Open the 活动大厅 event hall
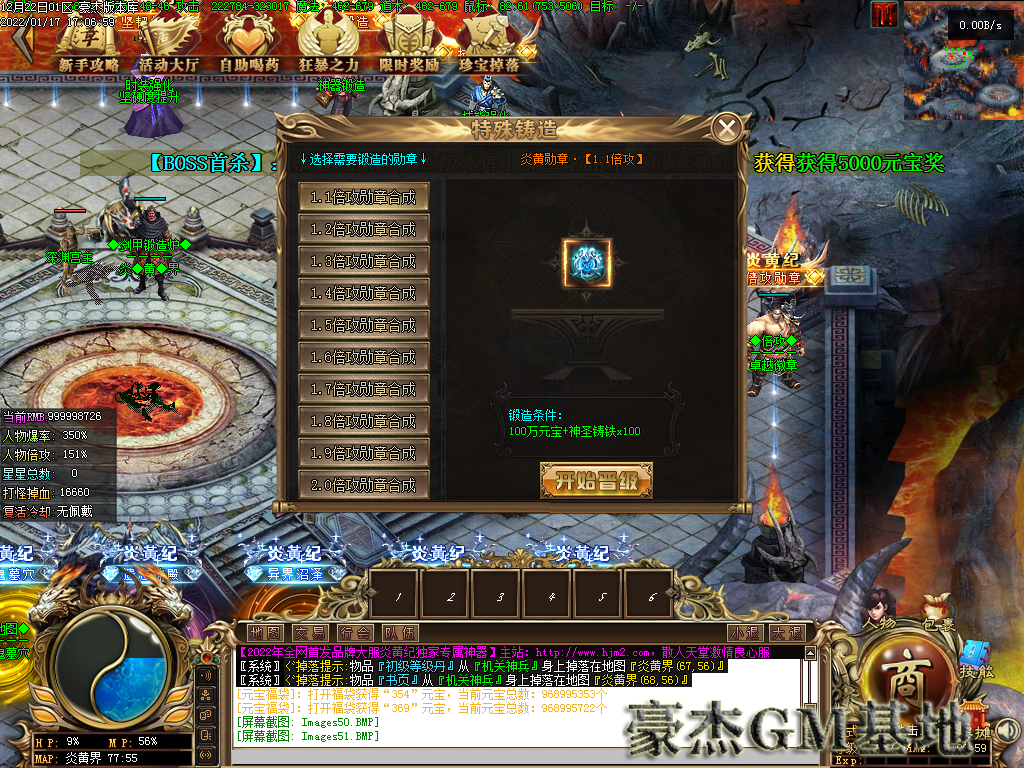The height and width of the screenshot is (768, 1024). (168, 44)
